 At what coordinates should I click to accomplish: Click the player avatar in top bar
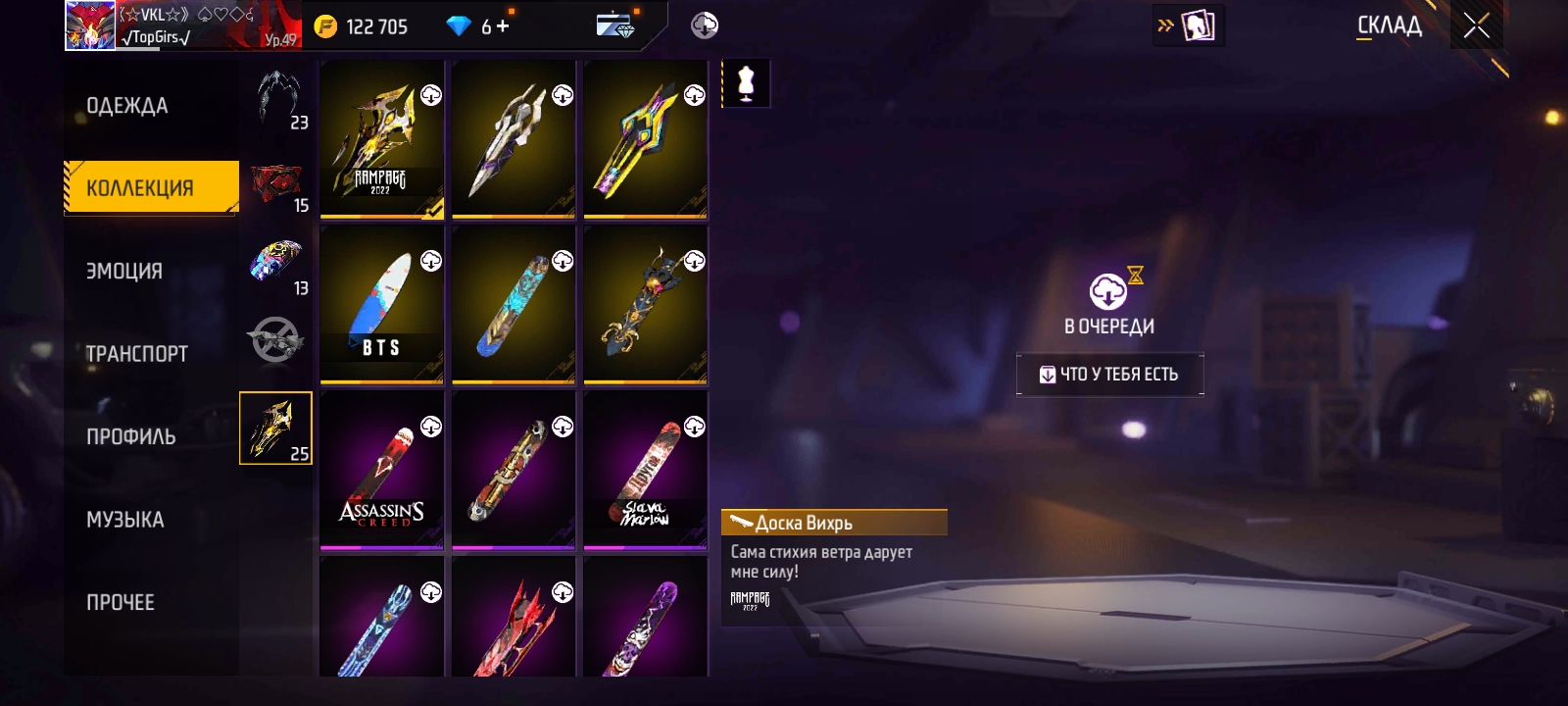(90, 25)
